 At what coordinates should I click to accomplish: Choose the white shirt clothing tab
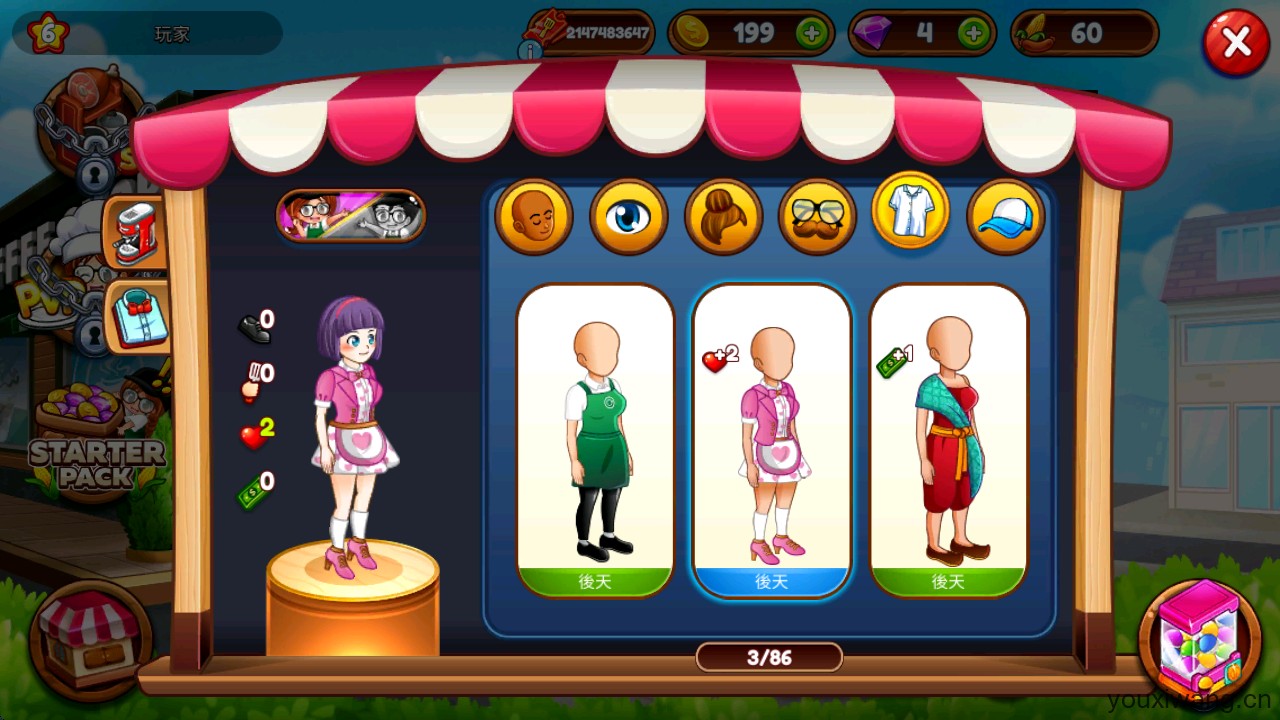910,211
